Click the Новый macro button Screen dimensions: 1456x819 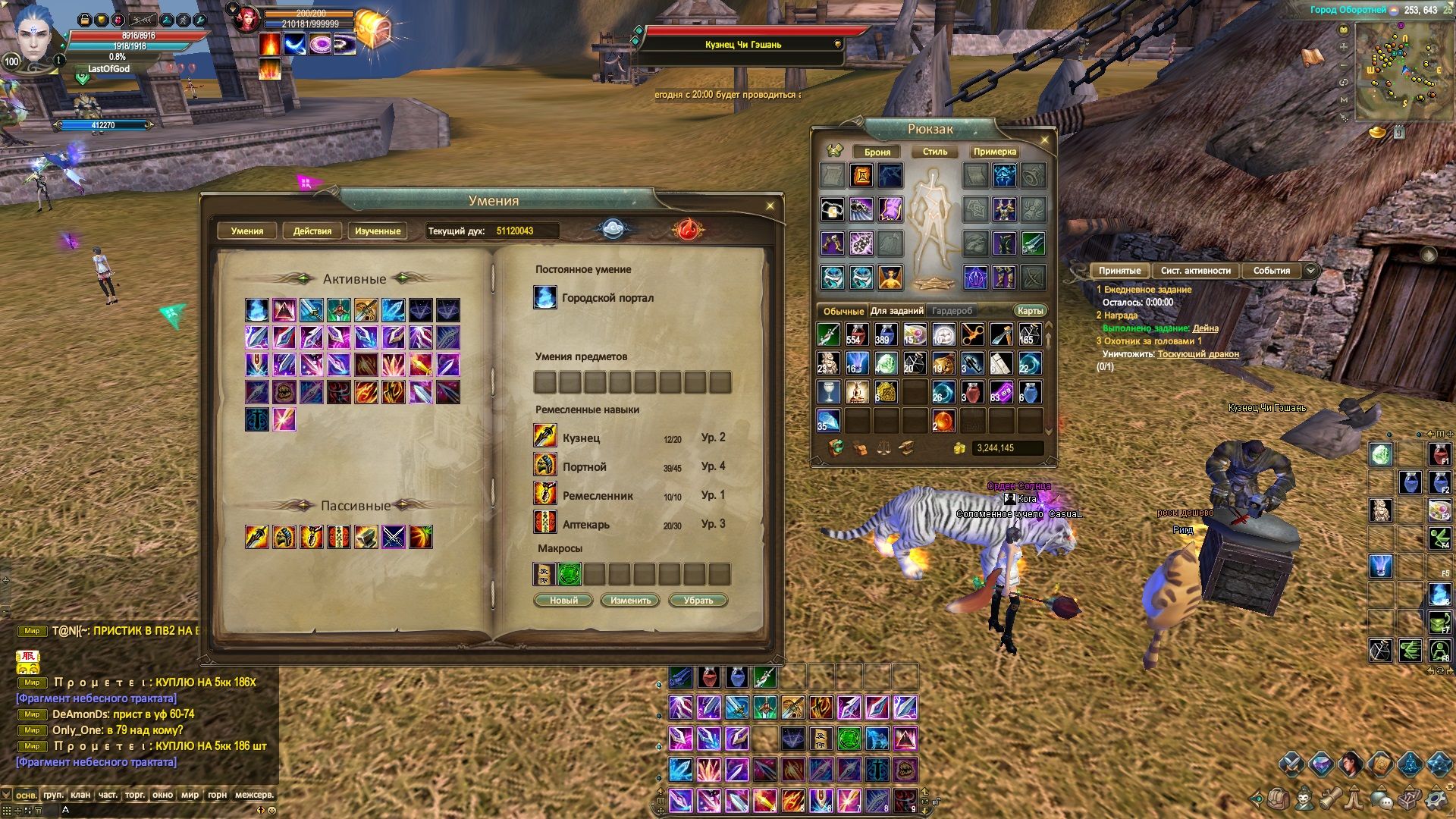(x=563, y=601)
